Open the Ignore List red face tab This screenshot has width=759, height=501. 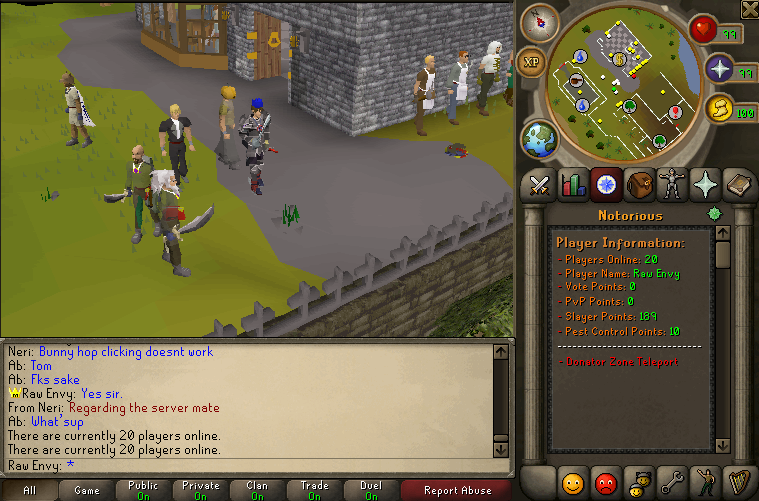605,481
